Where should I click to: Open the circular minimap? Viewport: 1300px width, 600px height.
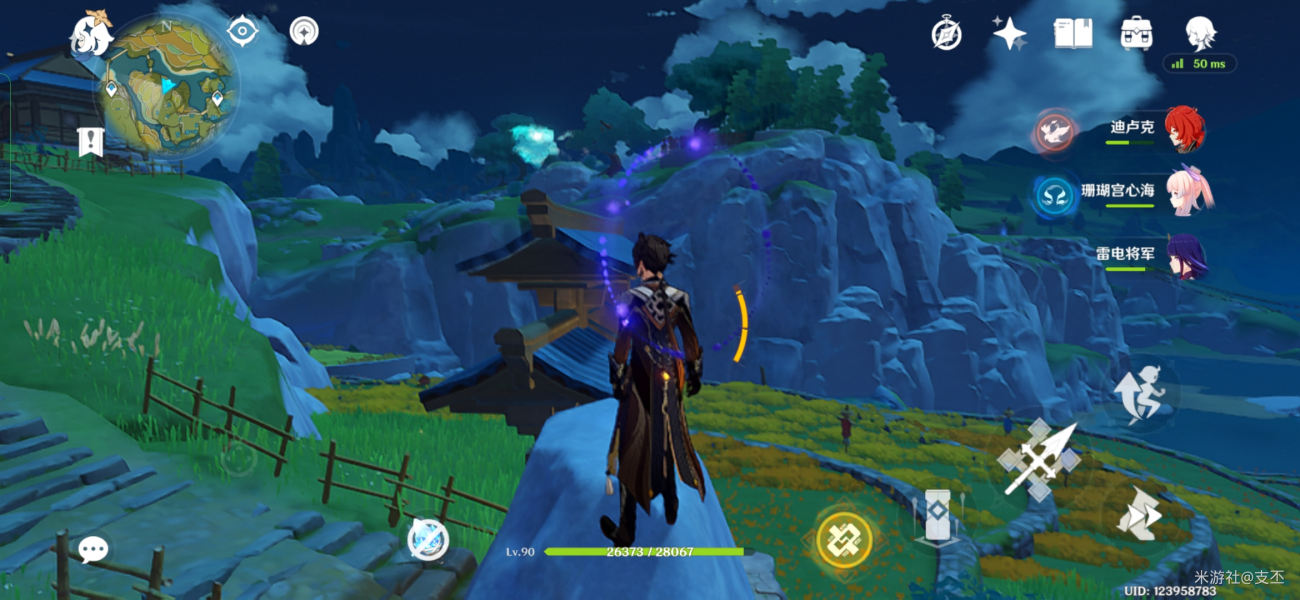click(170, 88)
